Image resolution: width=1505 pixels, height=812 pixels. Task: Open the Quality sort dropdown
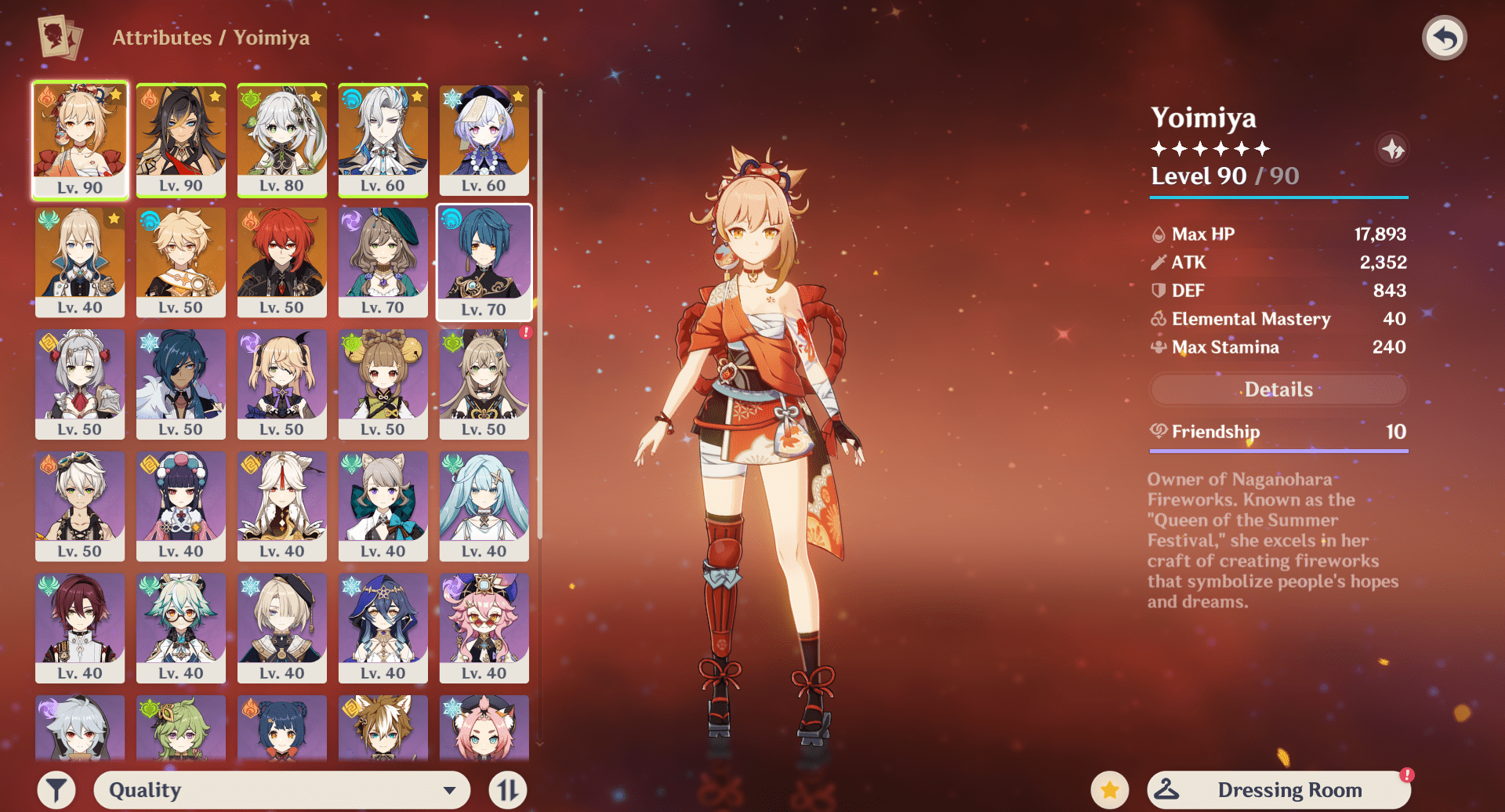tap(282, 790)
